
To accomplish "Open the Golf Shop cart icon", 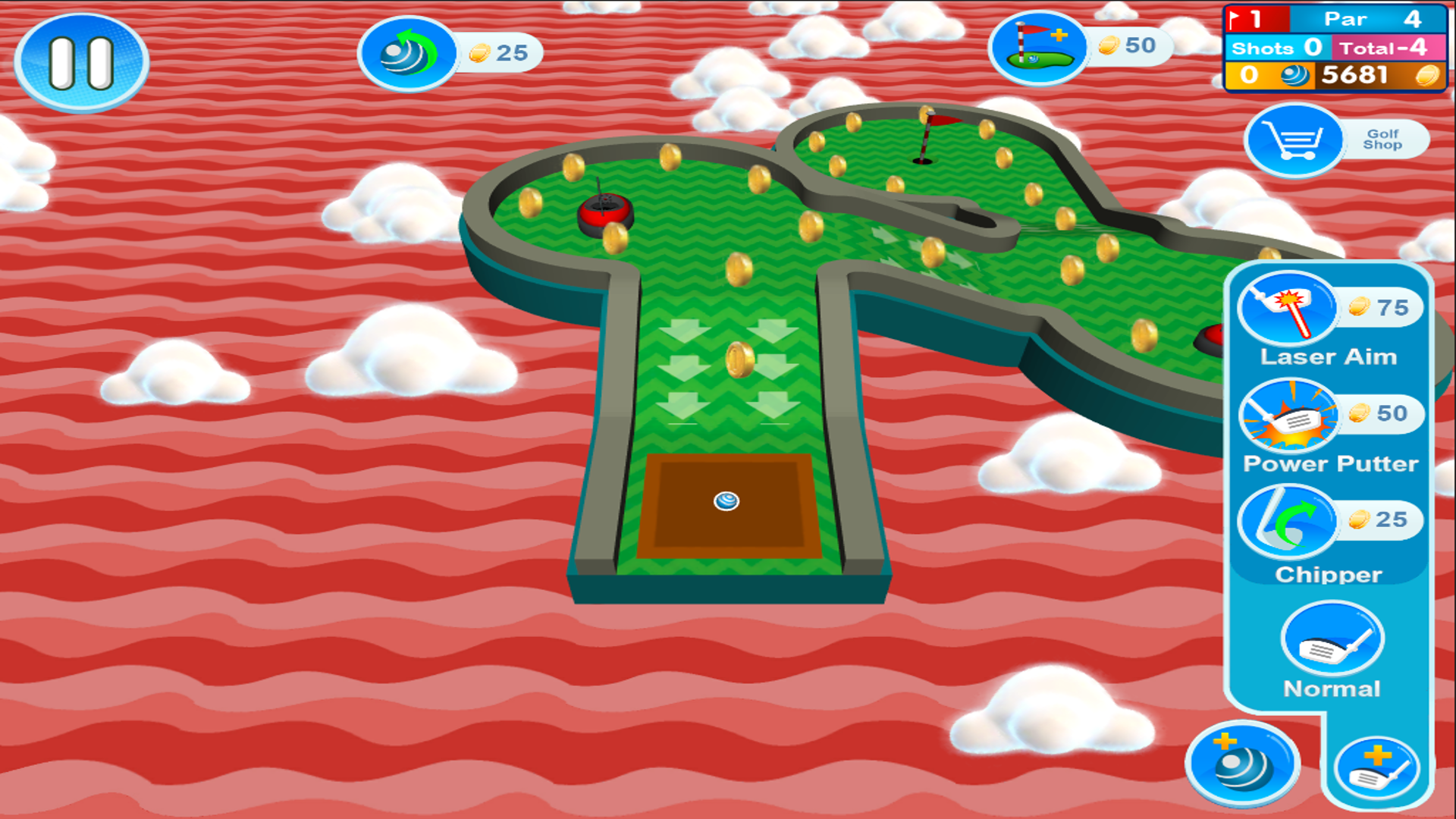I will point(1293,140).
